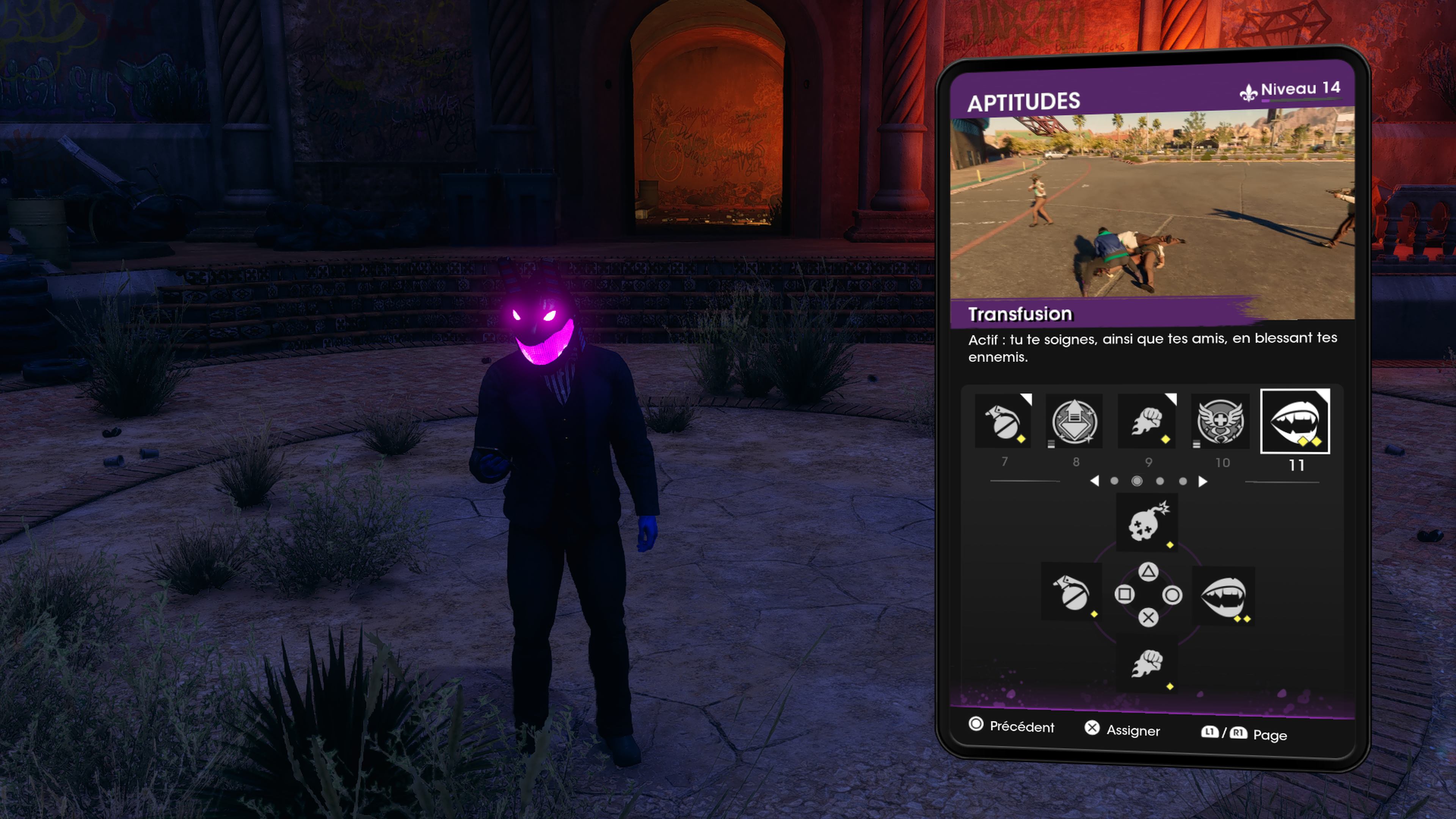Jump to the last abilities page dot
The image size is (1456, 819).
(1183, 481)
